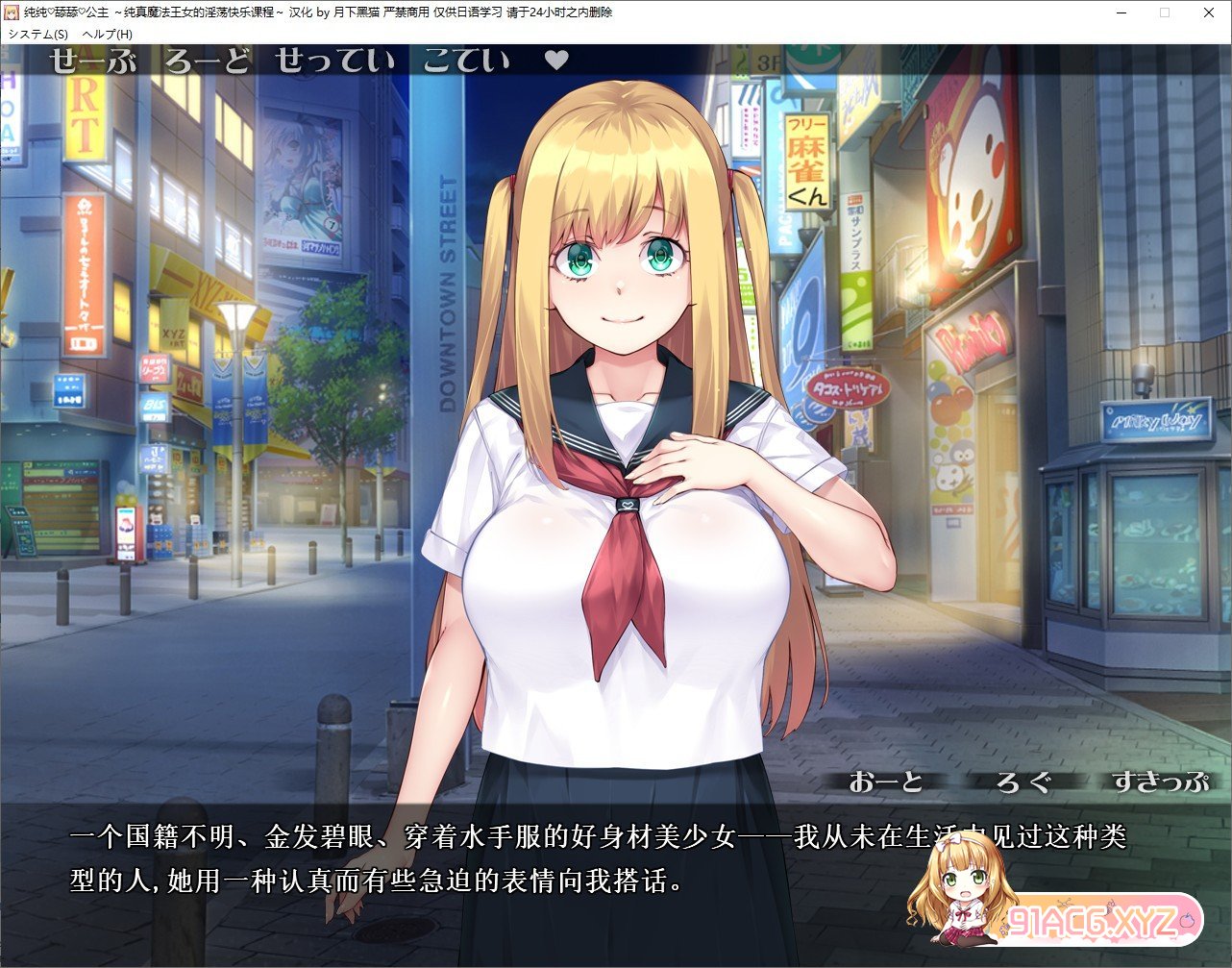Click the heart icon in the top bar
This screenshot has width=1232, height=968.
[556, 61]
